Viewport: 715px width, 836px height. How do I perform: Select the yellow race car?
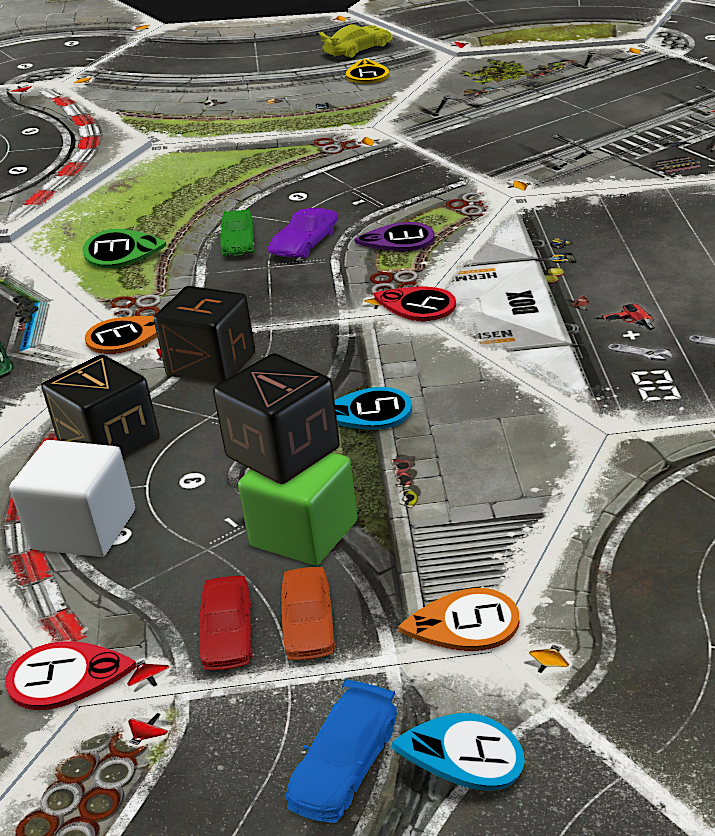[355, 41]
